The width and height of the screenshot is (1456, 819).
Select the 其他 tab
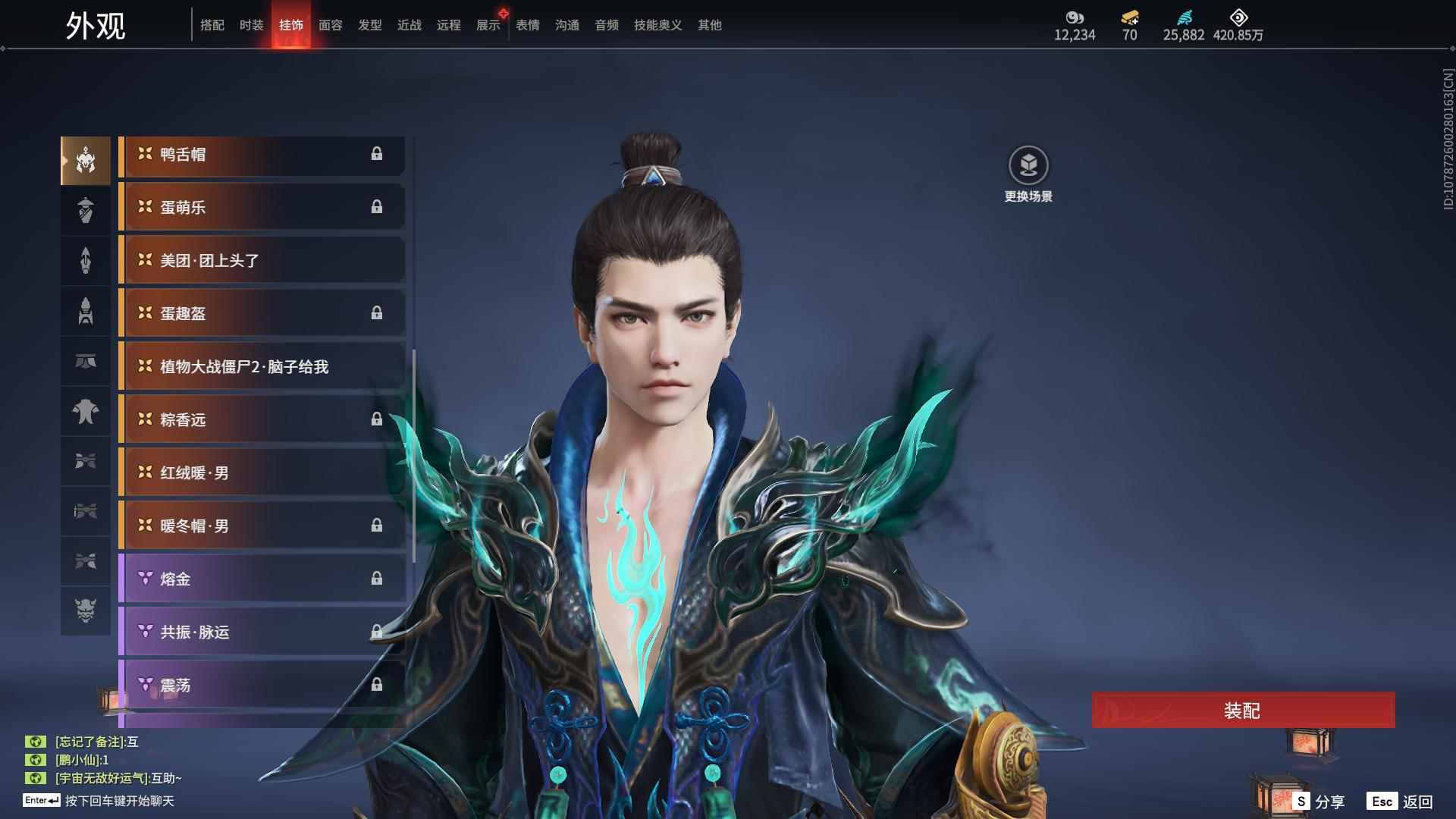710,25
